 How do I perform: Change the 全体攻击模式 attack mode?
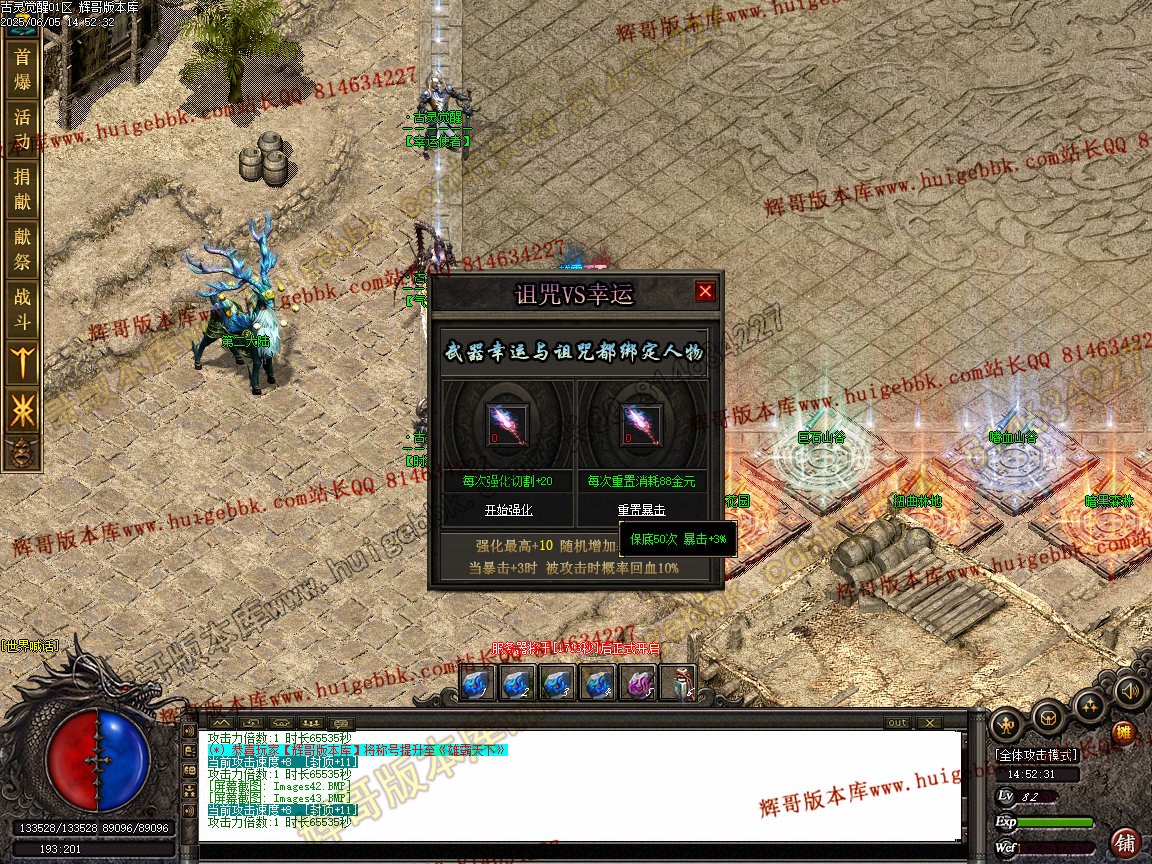1036,755
